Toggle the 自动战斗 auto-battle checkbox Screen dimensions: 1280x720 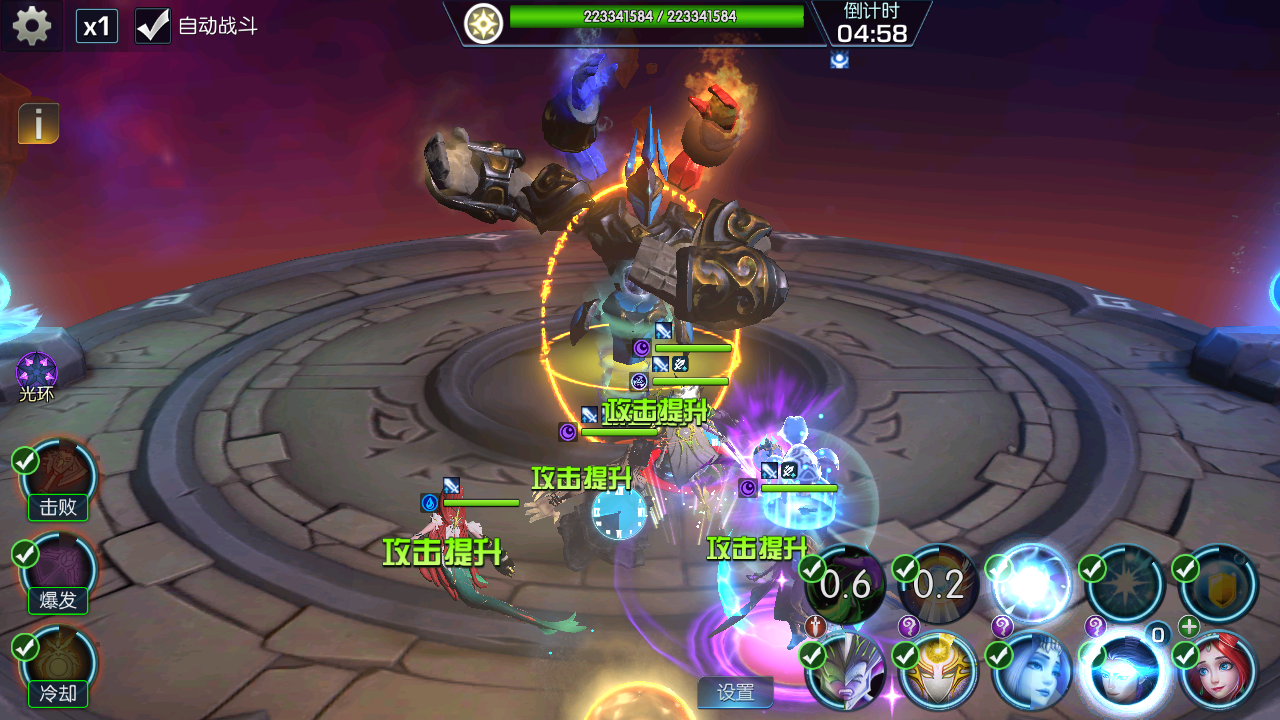pos(153,26)
